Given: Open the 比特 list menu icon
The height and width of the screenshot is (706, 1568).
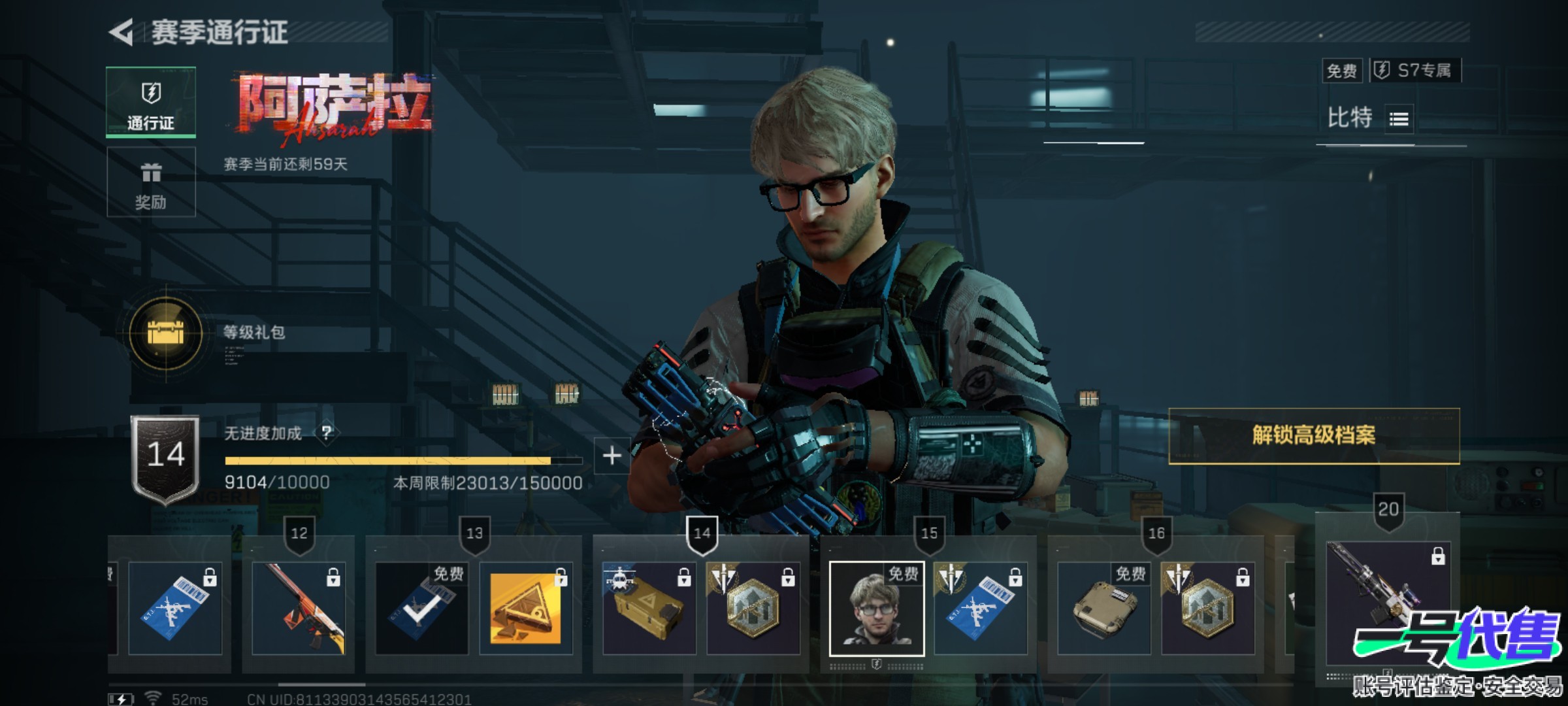Looking at the screenshot, I should click(1399, 119).
